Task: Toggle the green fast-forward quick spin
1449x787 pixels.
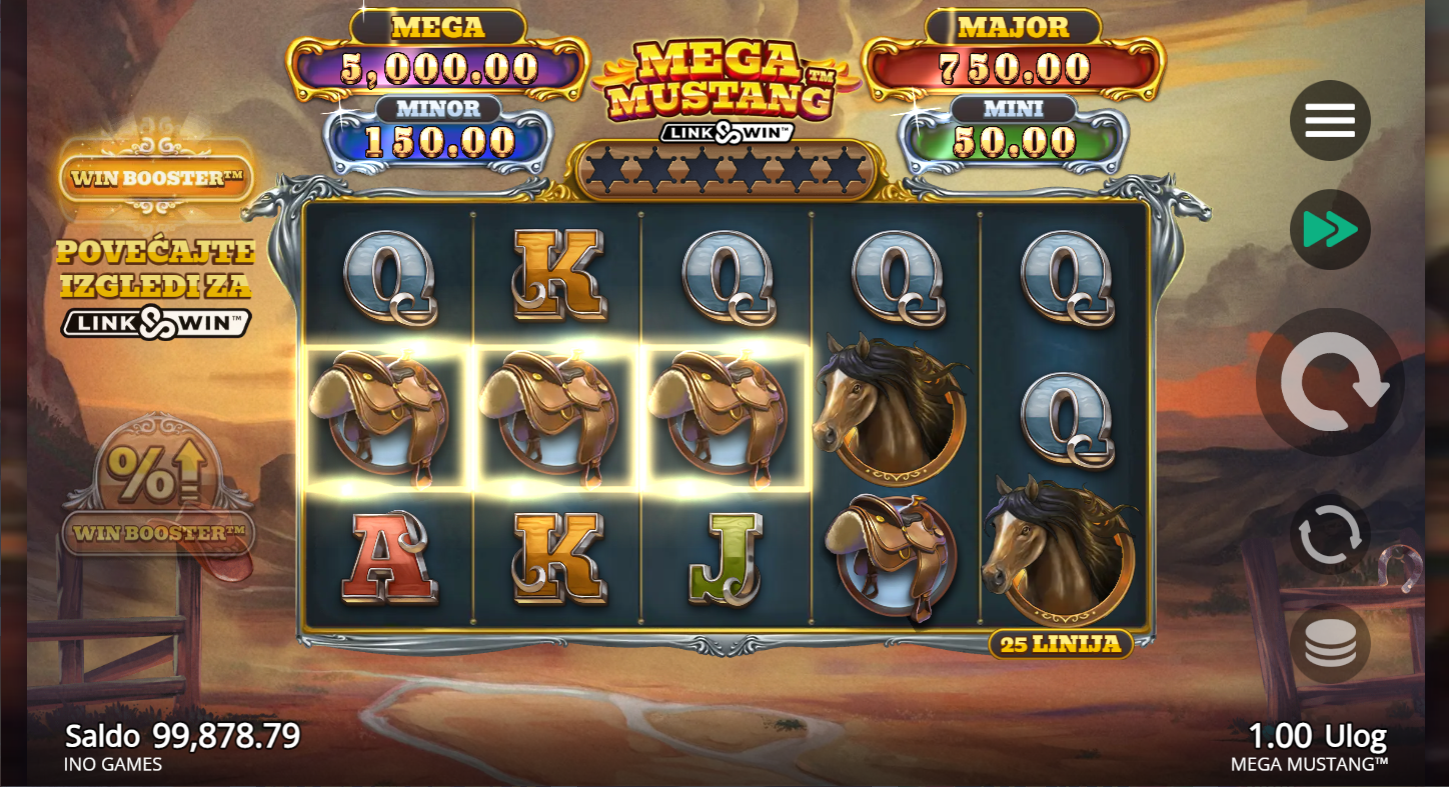Action: click(1330, 230)
